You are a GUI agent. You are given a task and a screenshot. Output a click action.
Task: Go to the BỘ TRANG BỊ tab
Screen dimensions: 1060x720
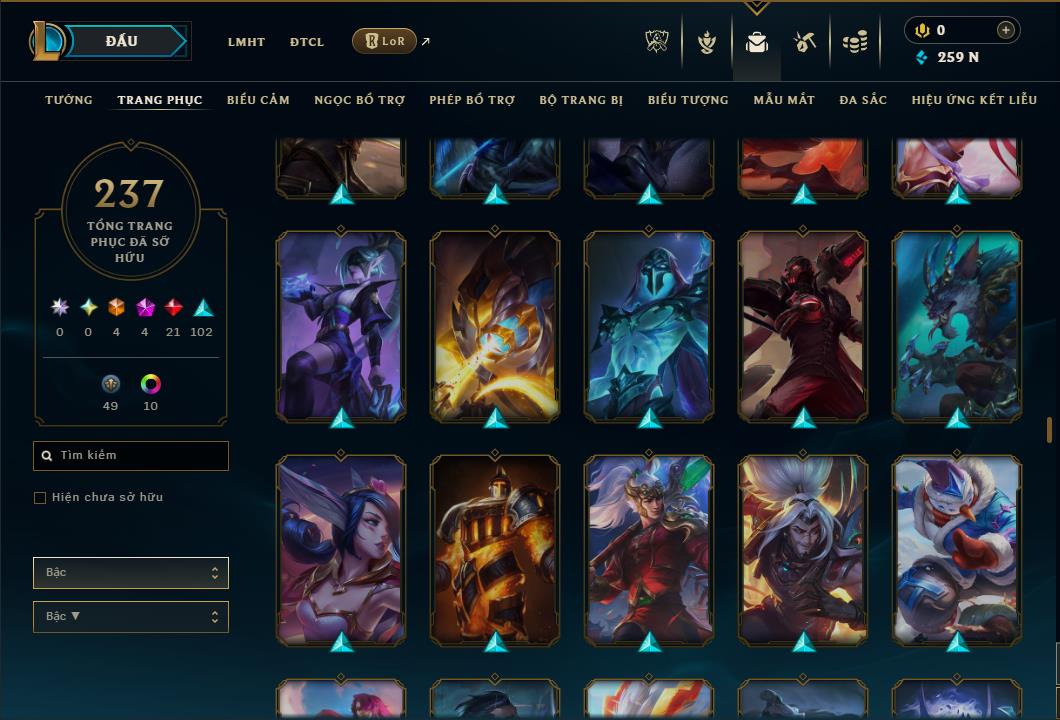pyautogui.click(x=581, y=100)
